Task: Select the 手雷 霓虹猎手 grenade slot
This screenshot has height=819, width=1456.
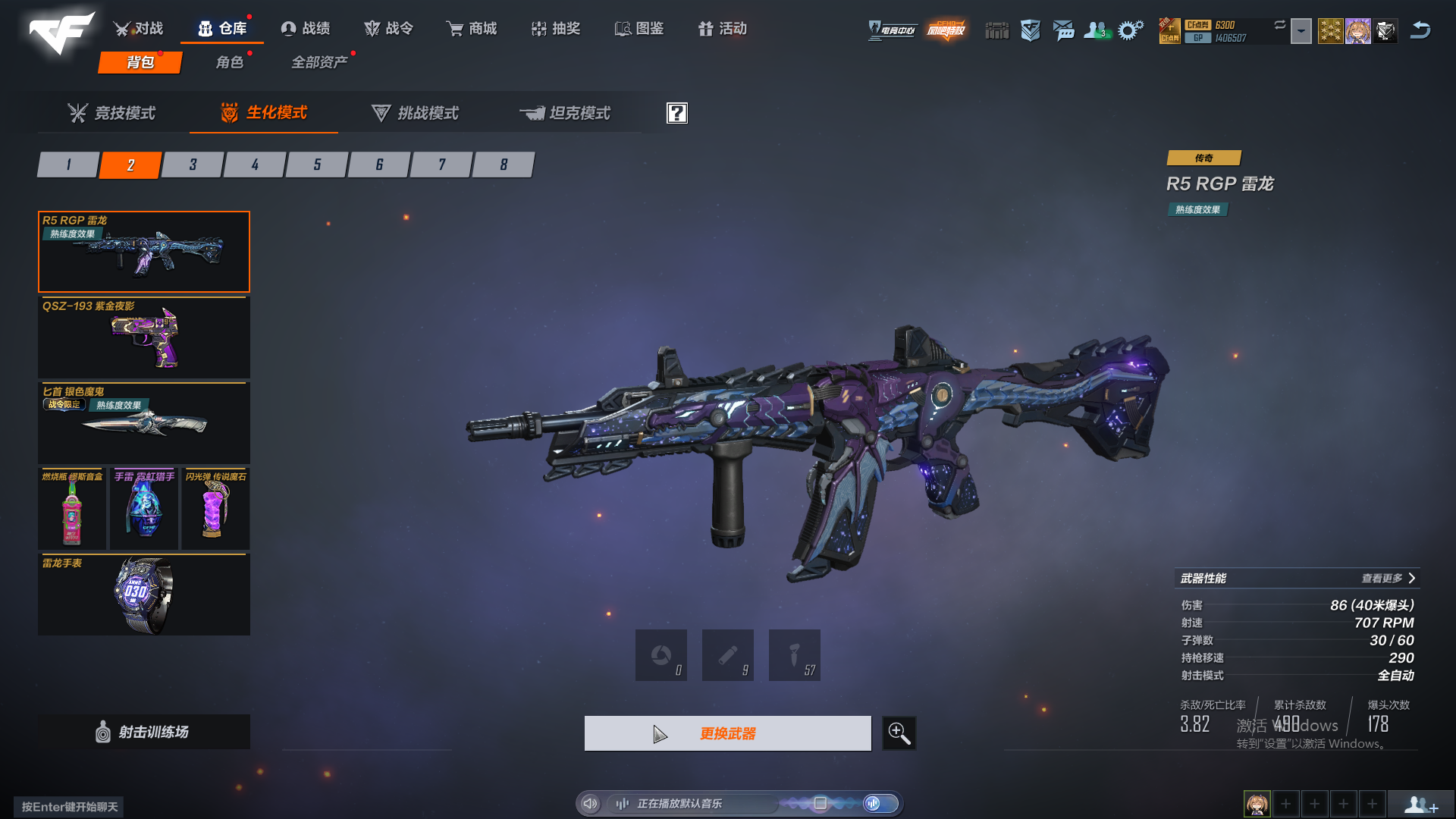Action: [144, 509]
